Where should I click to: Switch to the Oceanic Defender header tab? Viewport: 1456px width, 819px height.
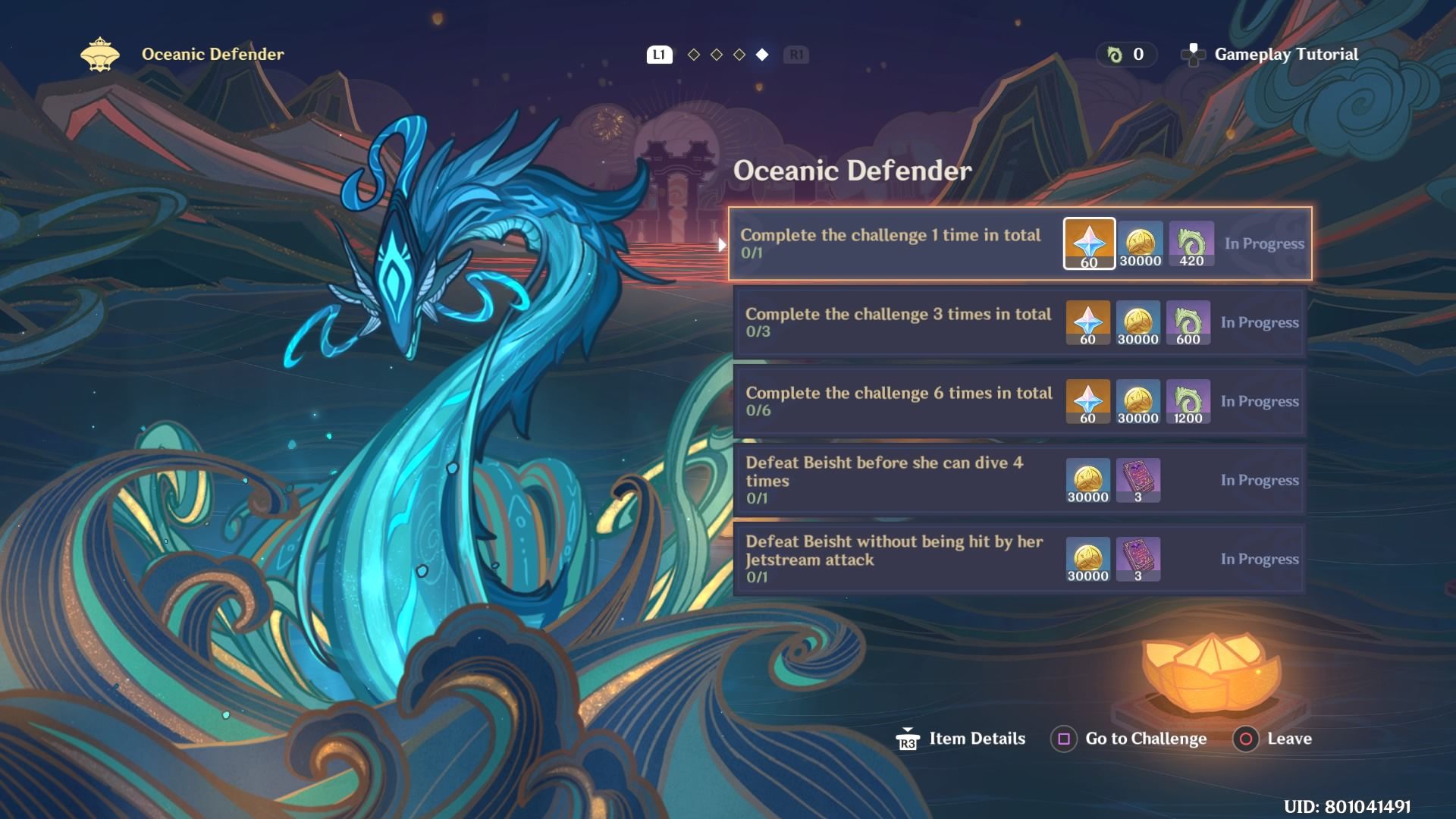212,54
